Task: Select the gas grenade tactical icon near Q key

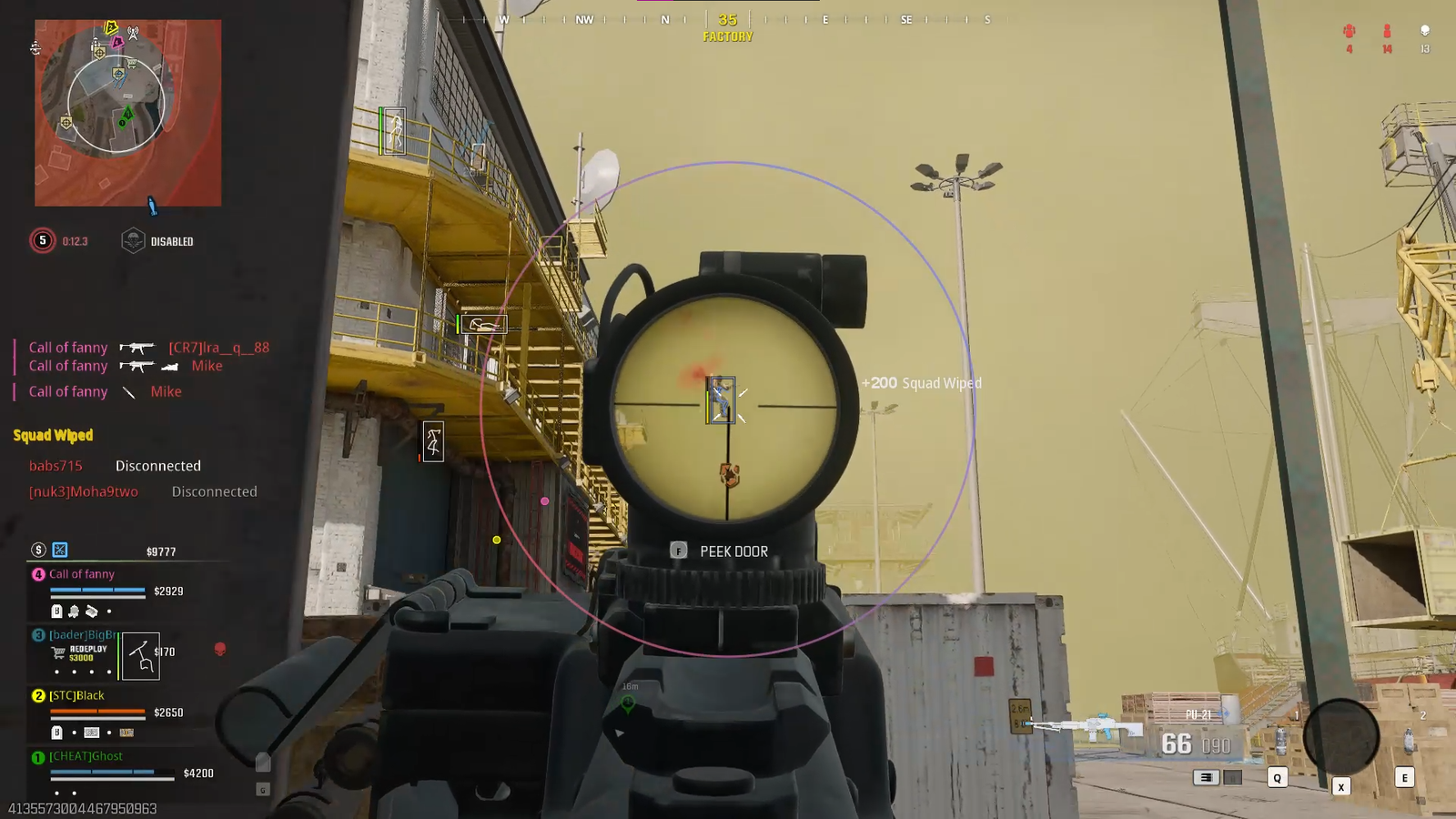Action: pos(1281,741)
